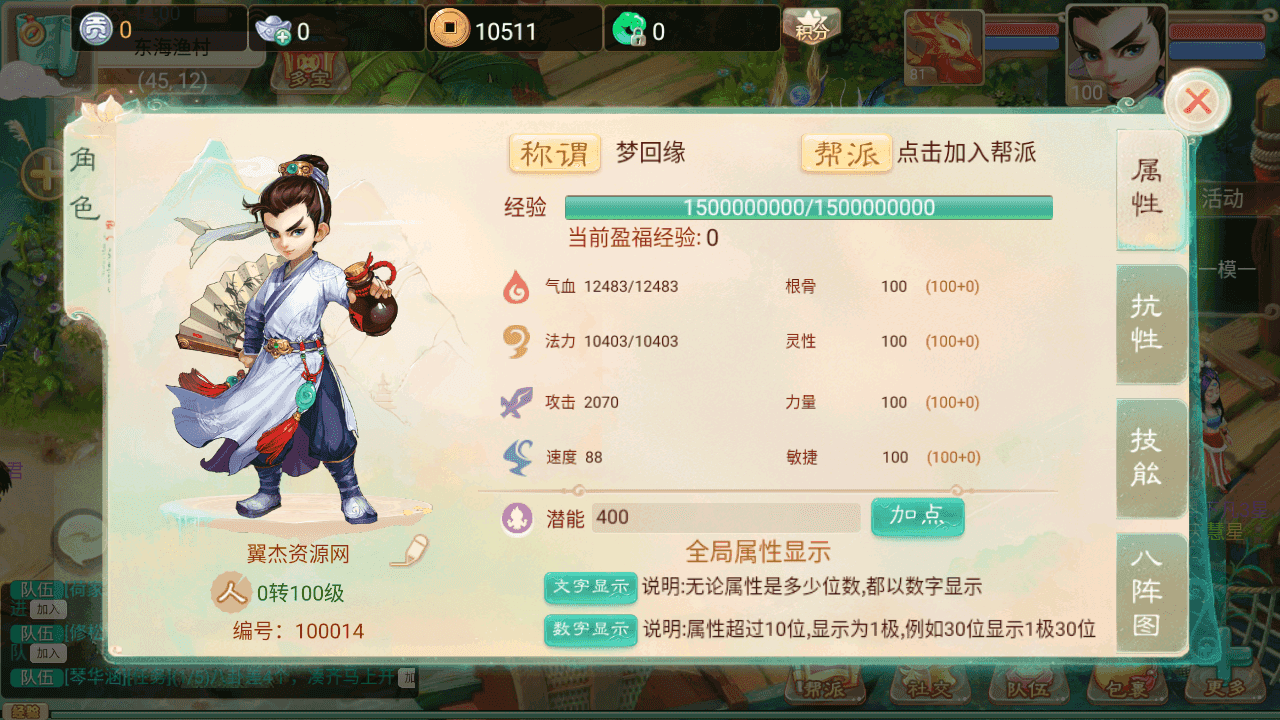The width and height of the screenshot is (1280, 720).
Task: Select the red pet portrait
Action: (943, 47)
